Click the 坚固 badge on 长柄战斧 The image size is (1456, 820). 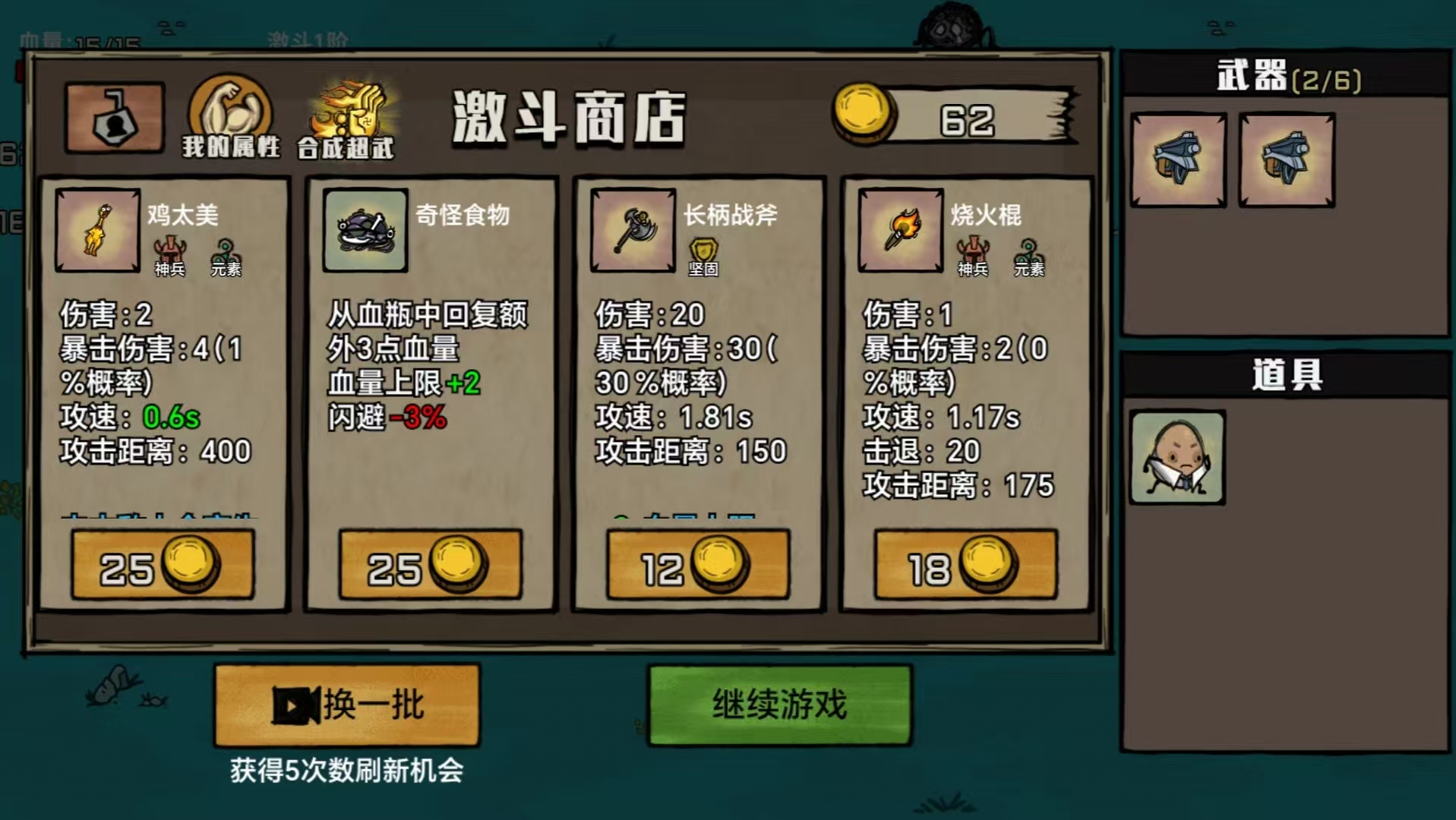pos(706,251)
